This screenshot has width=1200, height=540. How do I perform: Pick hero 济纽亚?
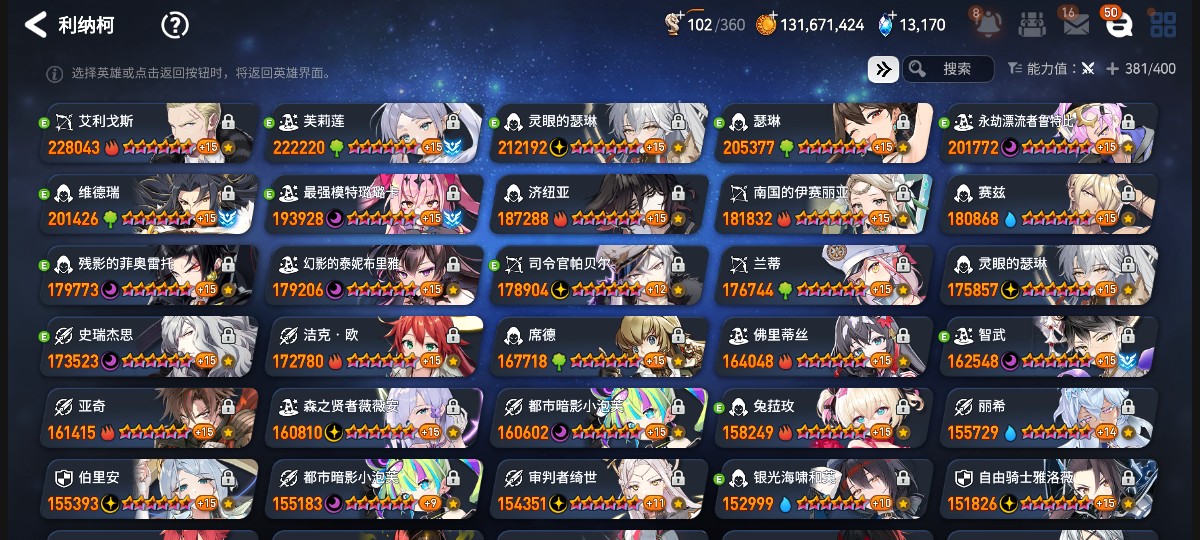tap(600, 205)
